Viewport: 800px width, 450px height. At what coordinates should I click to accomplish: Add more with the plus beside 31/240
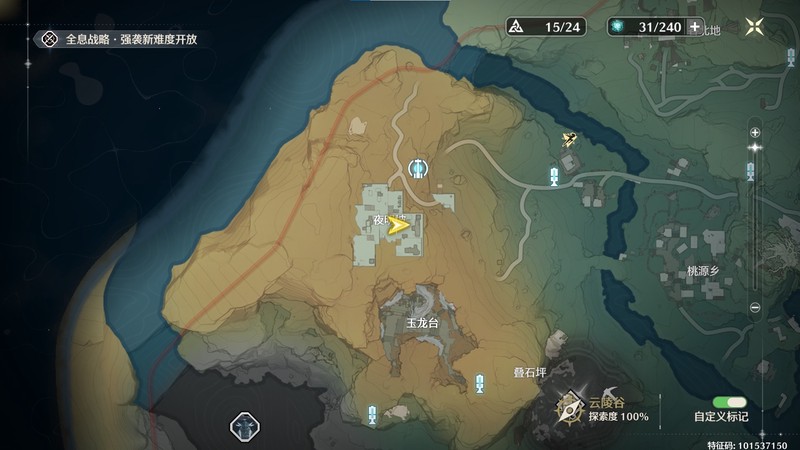(x=694, y=27)
